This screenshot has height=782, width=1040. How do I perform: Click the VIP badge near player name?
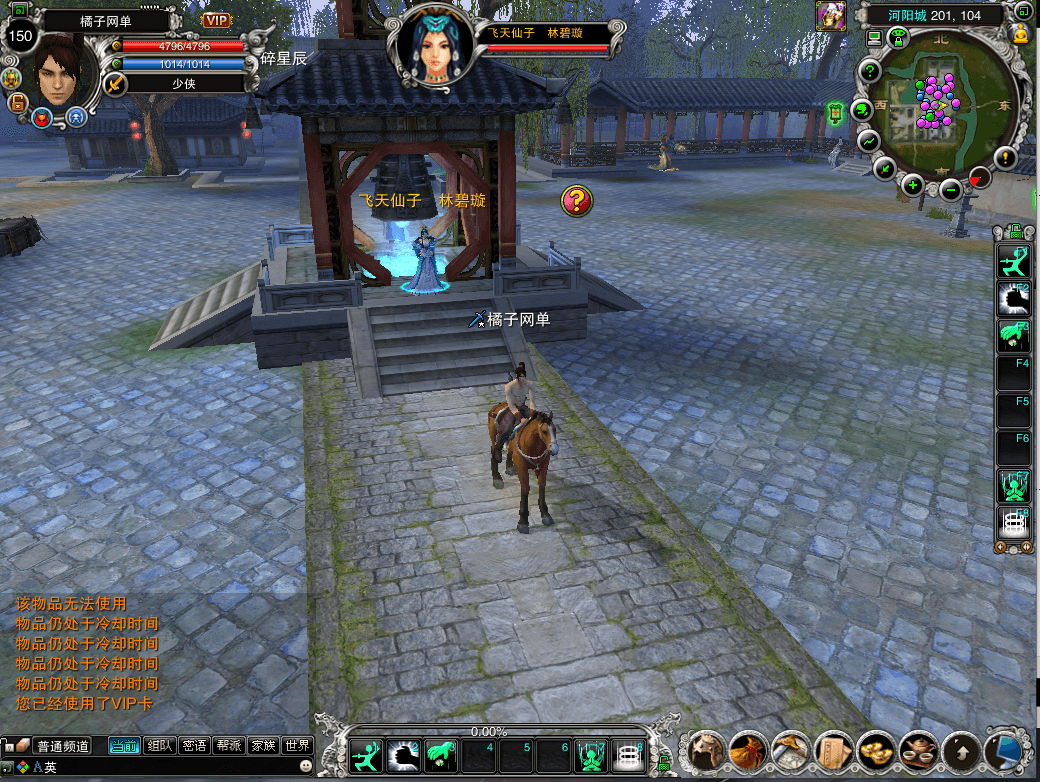[x=216, y=20]
